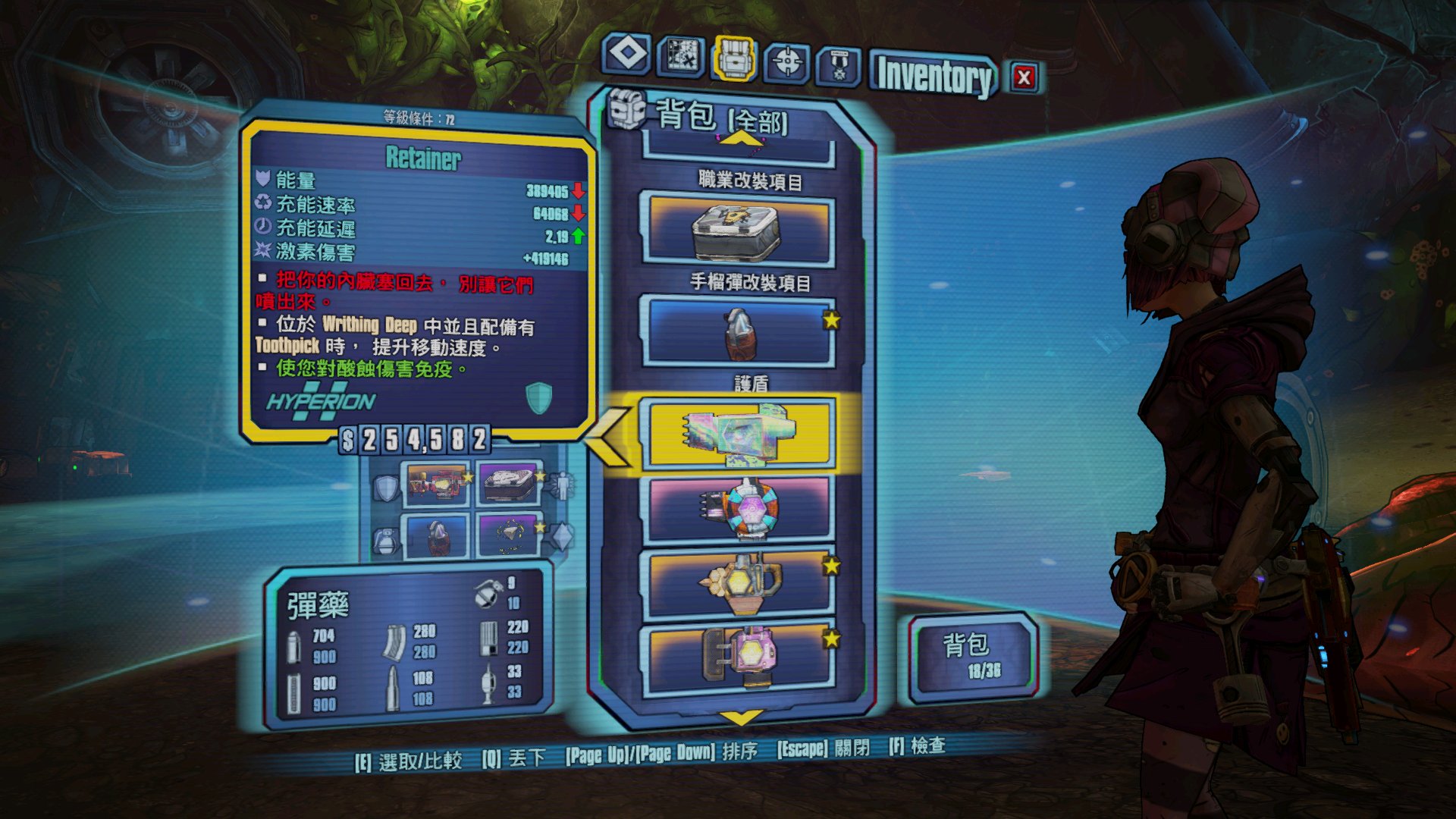1456x819 pixels.
Task: Select the highlighted Retainer shield row
Action: point(738,433)
